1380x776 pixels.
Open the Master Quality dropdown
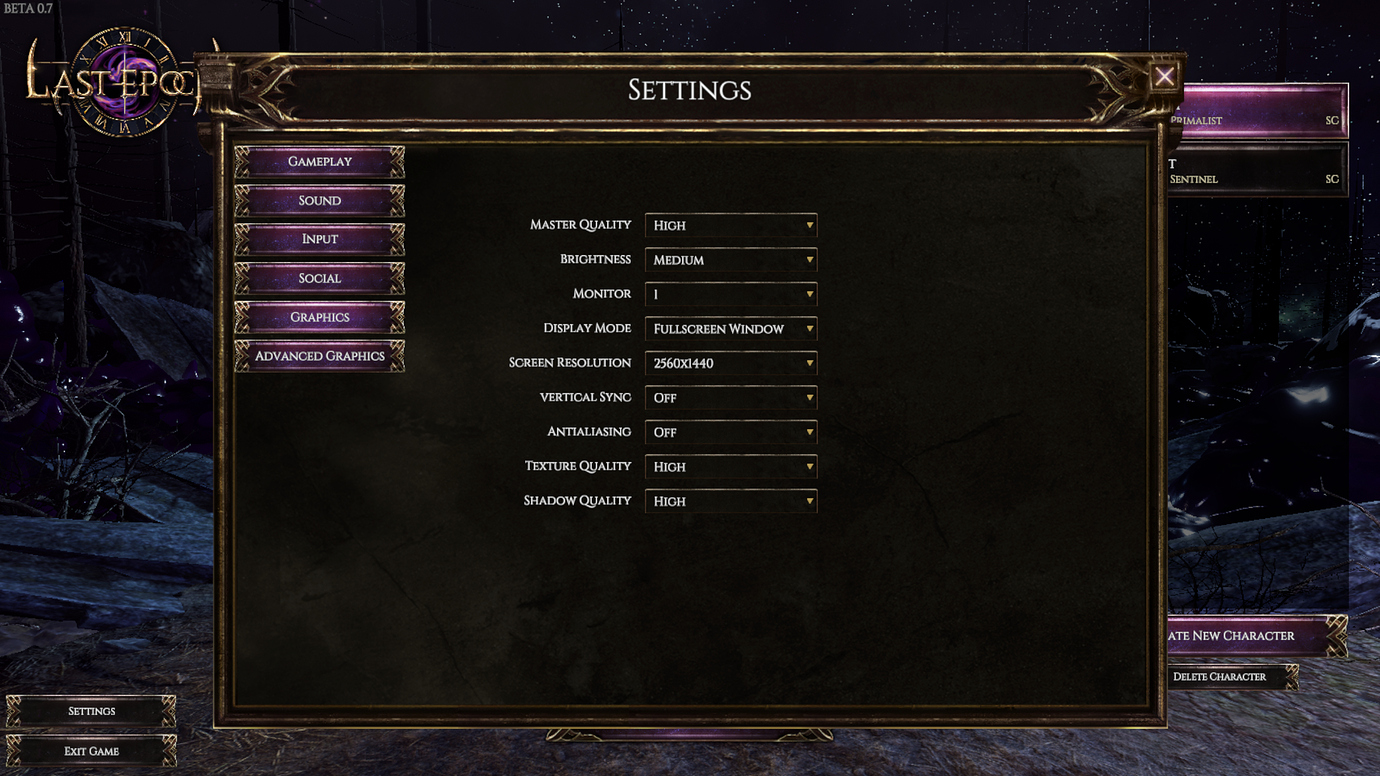coord(731,225)
